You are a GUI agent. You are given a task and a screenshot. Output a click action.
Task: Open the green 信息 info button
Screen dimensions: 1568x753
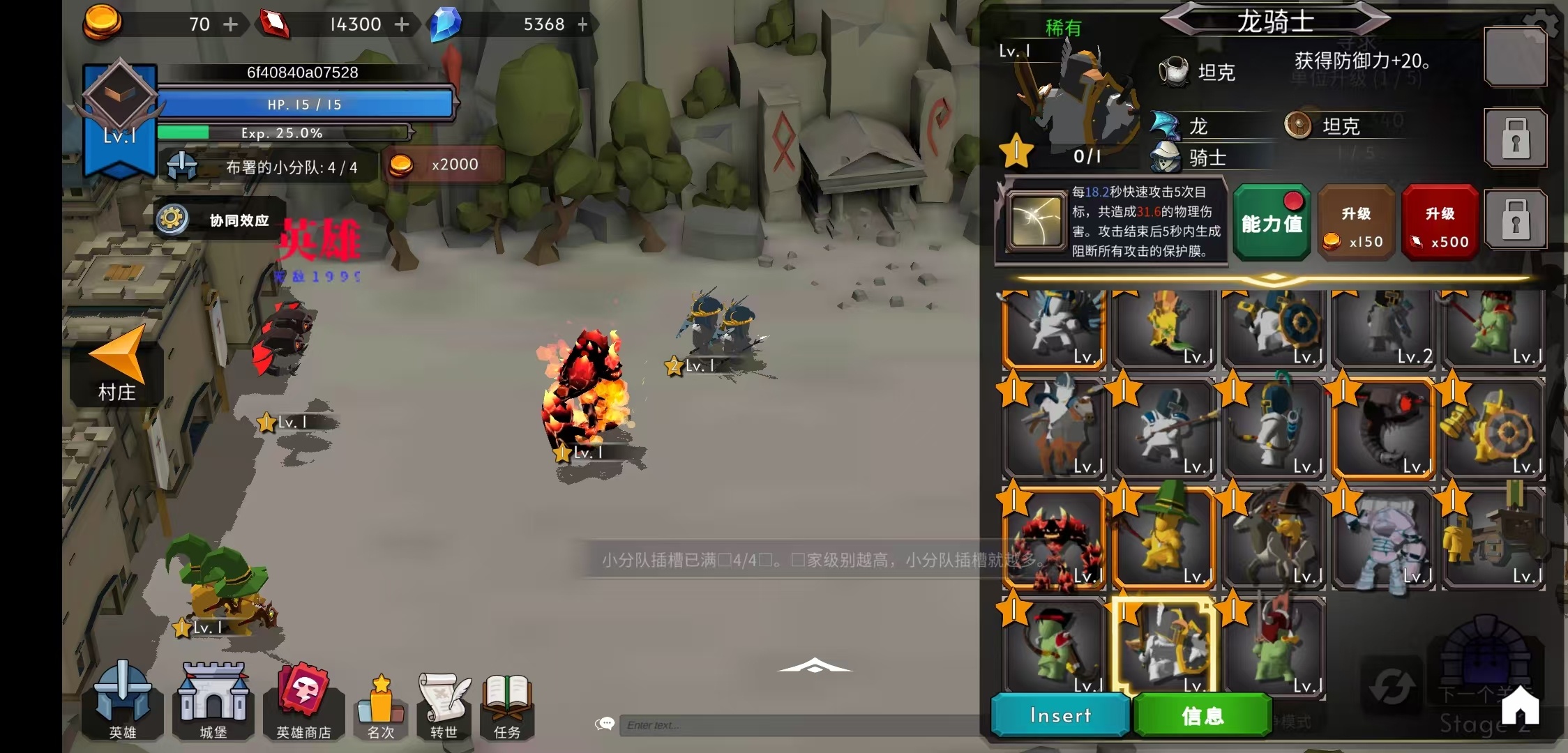point(1203,715)
